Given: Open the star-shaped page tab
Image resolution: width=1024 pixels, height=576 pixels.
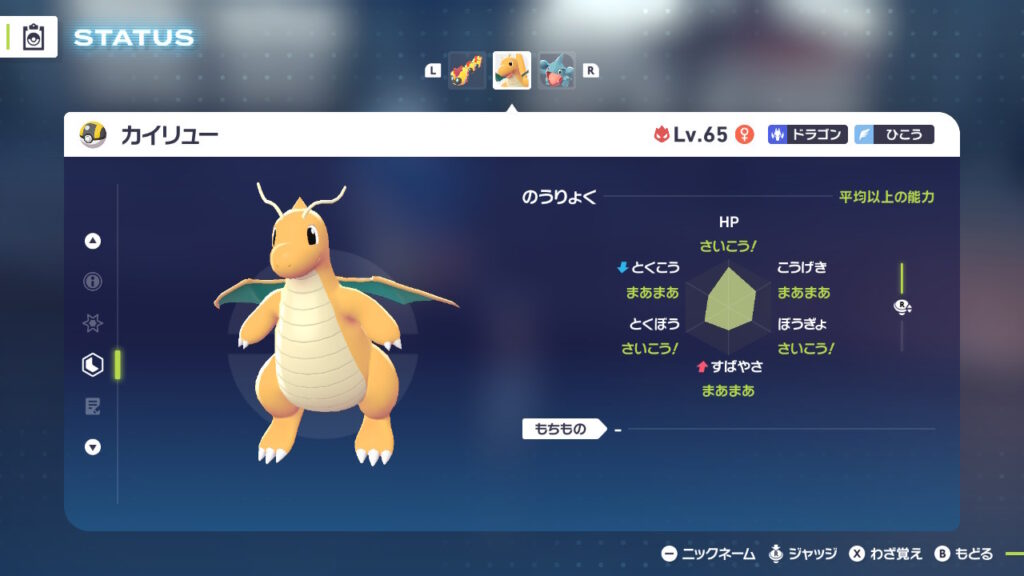Looking at the screenshot, I should coord(93,324).
